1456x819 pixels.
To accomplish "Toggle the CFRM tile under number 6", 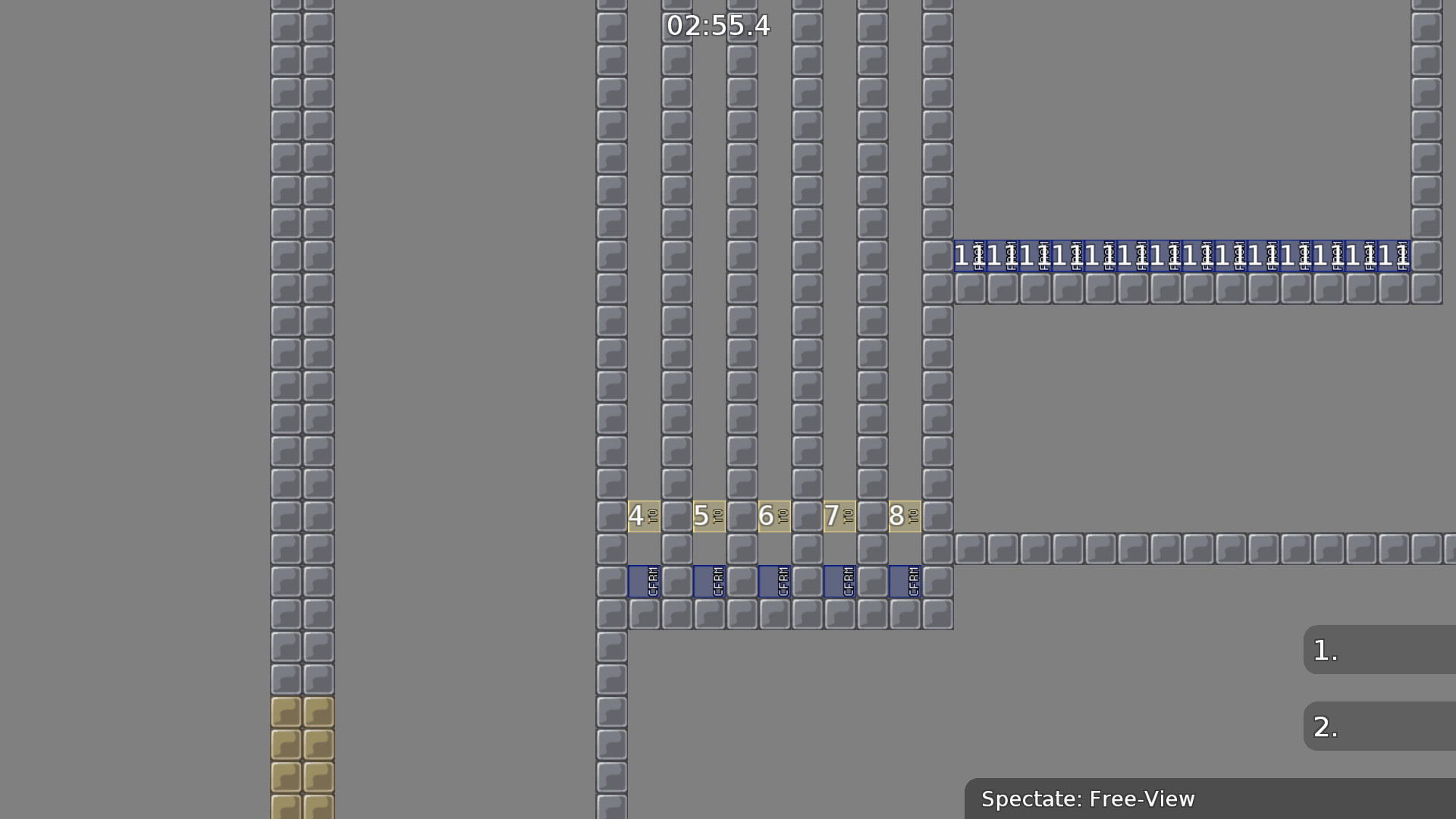I will point(774,580).
